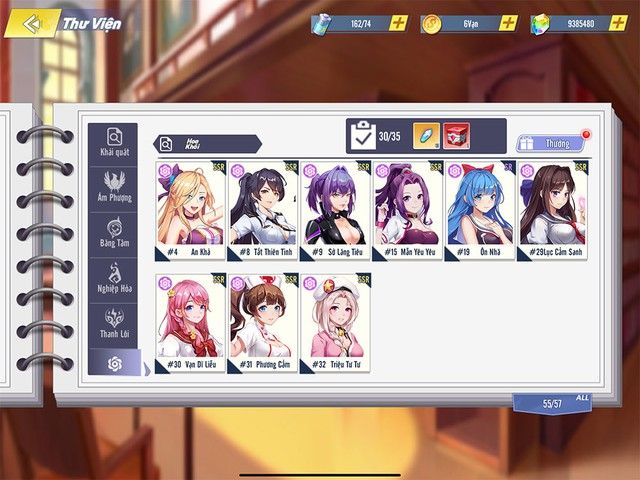640x480 pixels.
Task: View the Lục Cẩm Sanh character card
Action: point(552,211)
